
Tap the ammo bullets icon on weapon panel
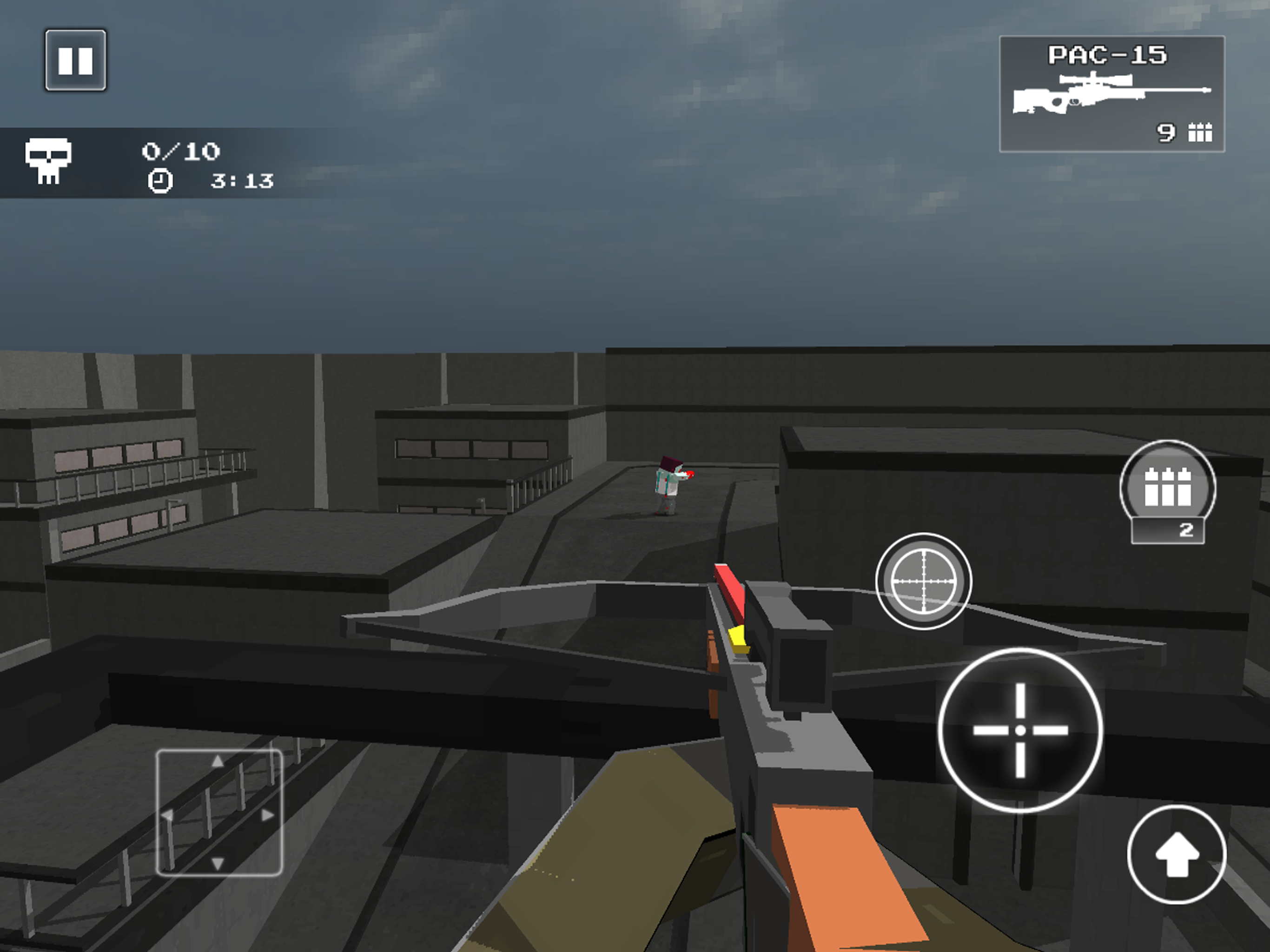(1201, 133)
